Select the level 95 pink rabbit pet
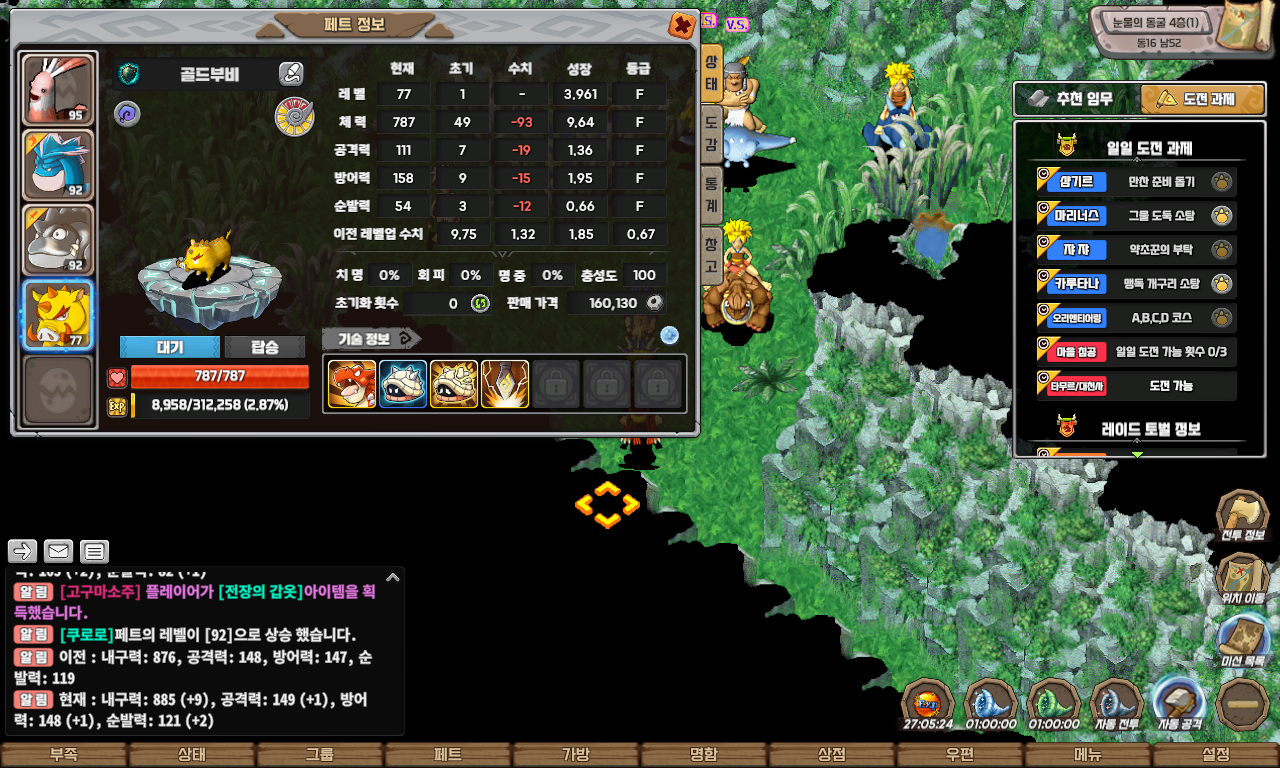The height and width of the screenshot is (768, 1280). click(x=58, y=90)
